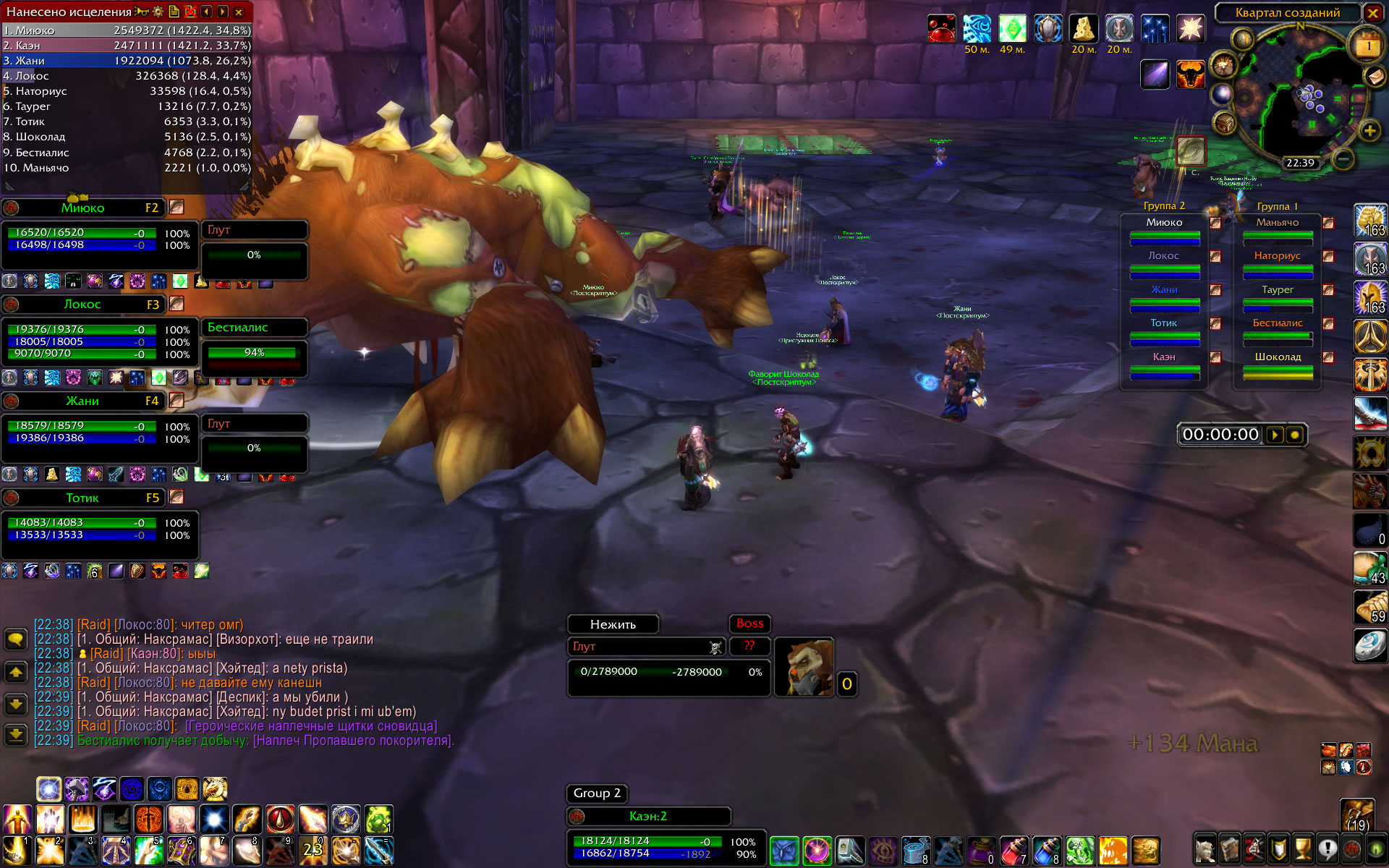Select Каэн row in healing meter

[x=127, y=46]
